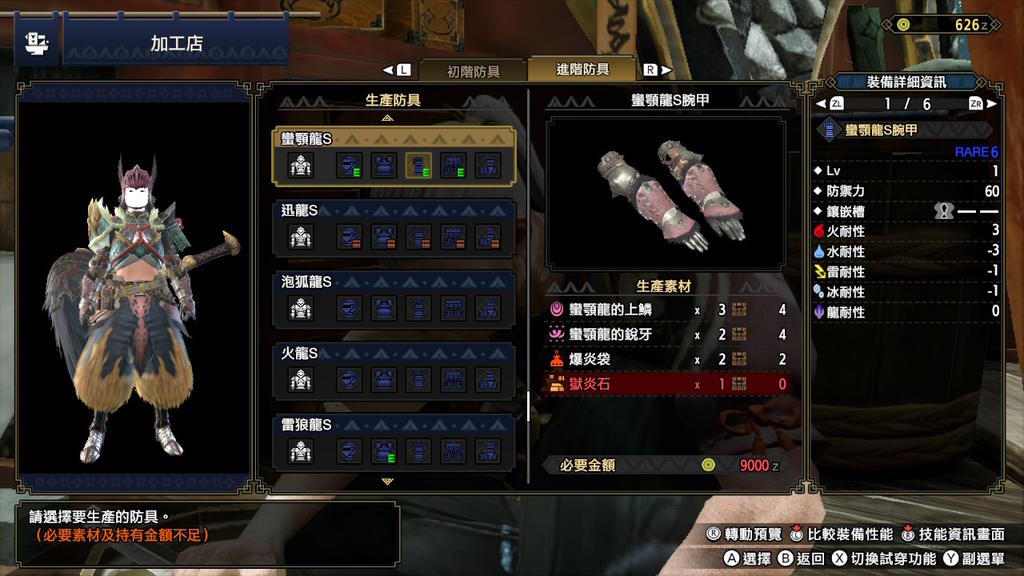This screenshot has width=1024, height=576.
Task: Choose the 蠻顎龍S leg armor icon
Action: [x=487, y=165]
